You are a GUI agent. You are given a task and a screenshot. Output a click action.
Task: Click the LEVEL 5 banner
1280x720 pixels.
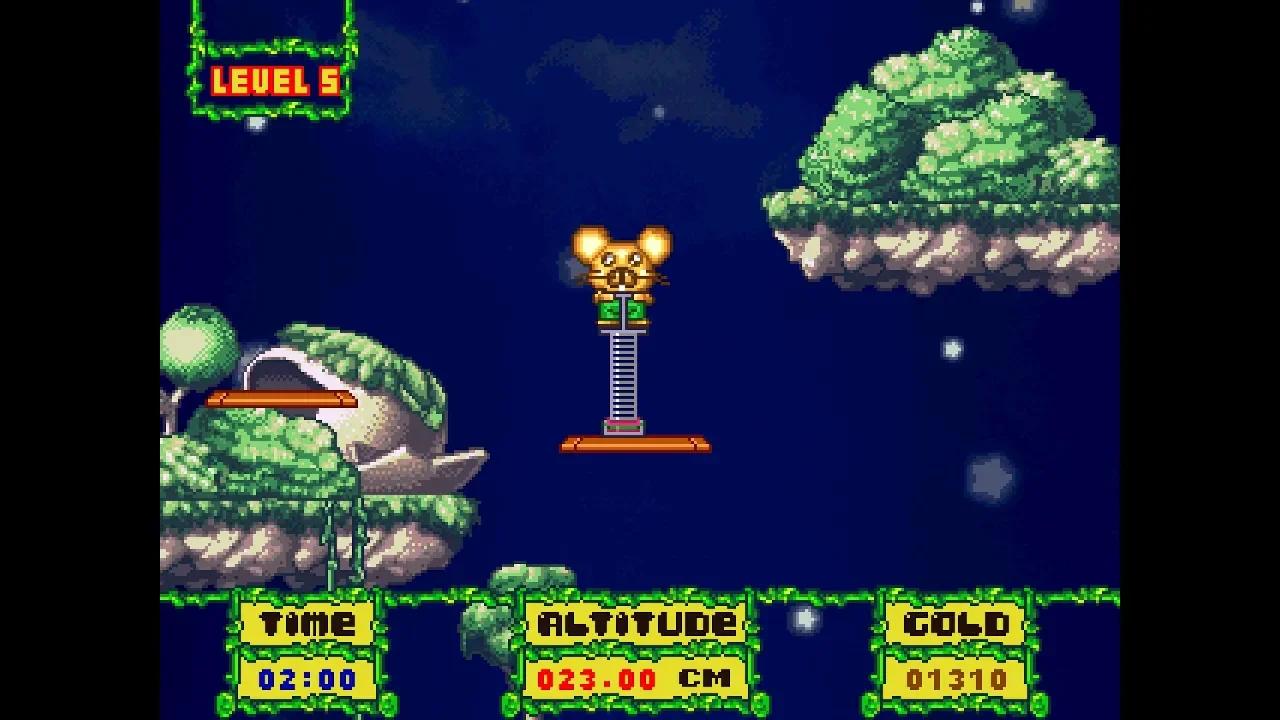275,78
